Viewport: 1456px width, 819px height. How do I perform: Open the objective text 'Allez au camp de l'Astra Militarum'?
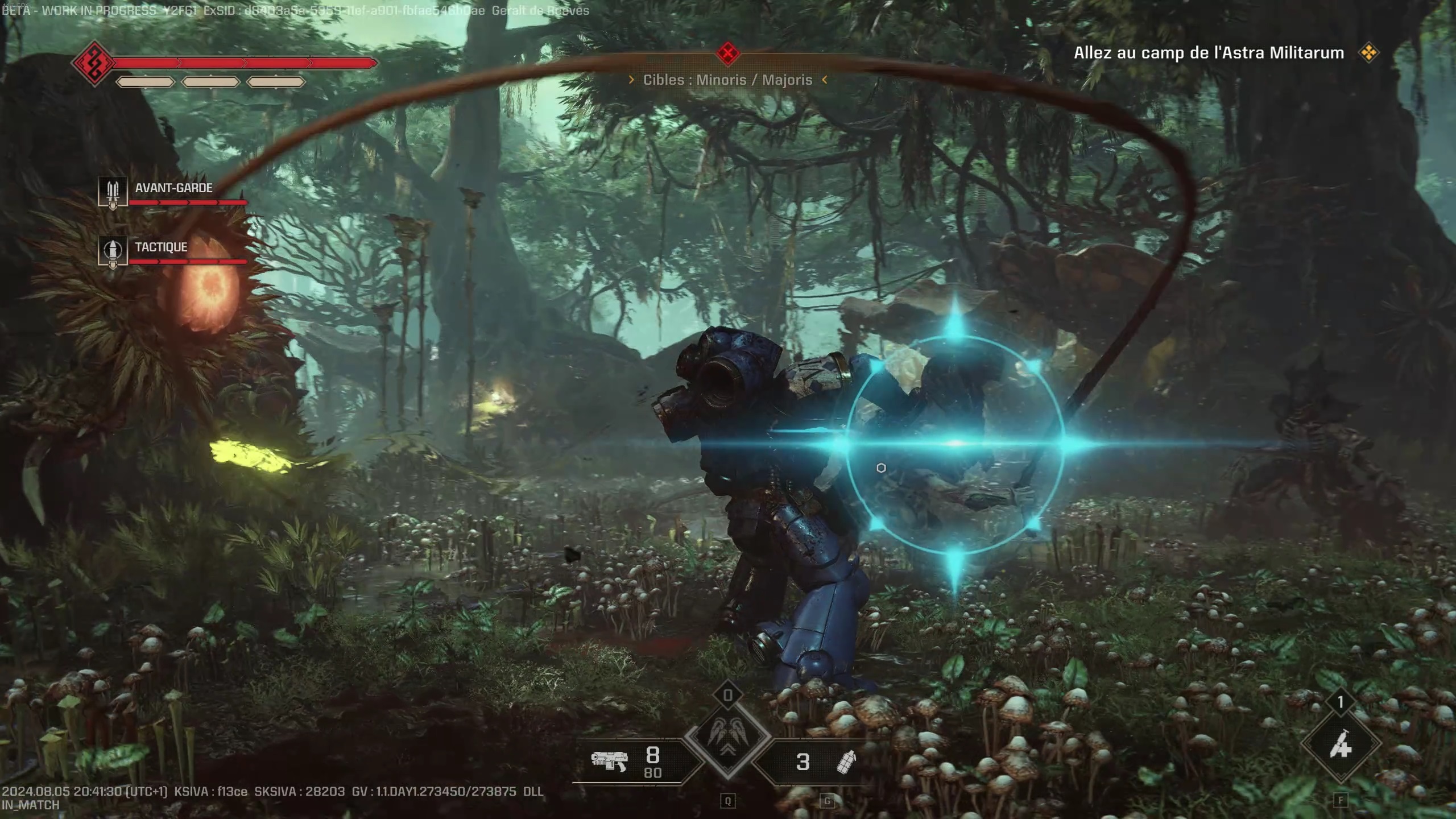click(1209, 53)
